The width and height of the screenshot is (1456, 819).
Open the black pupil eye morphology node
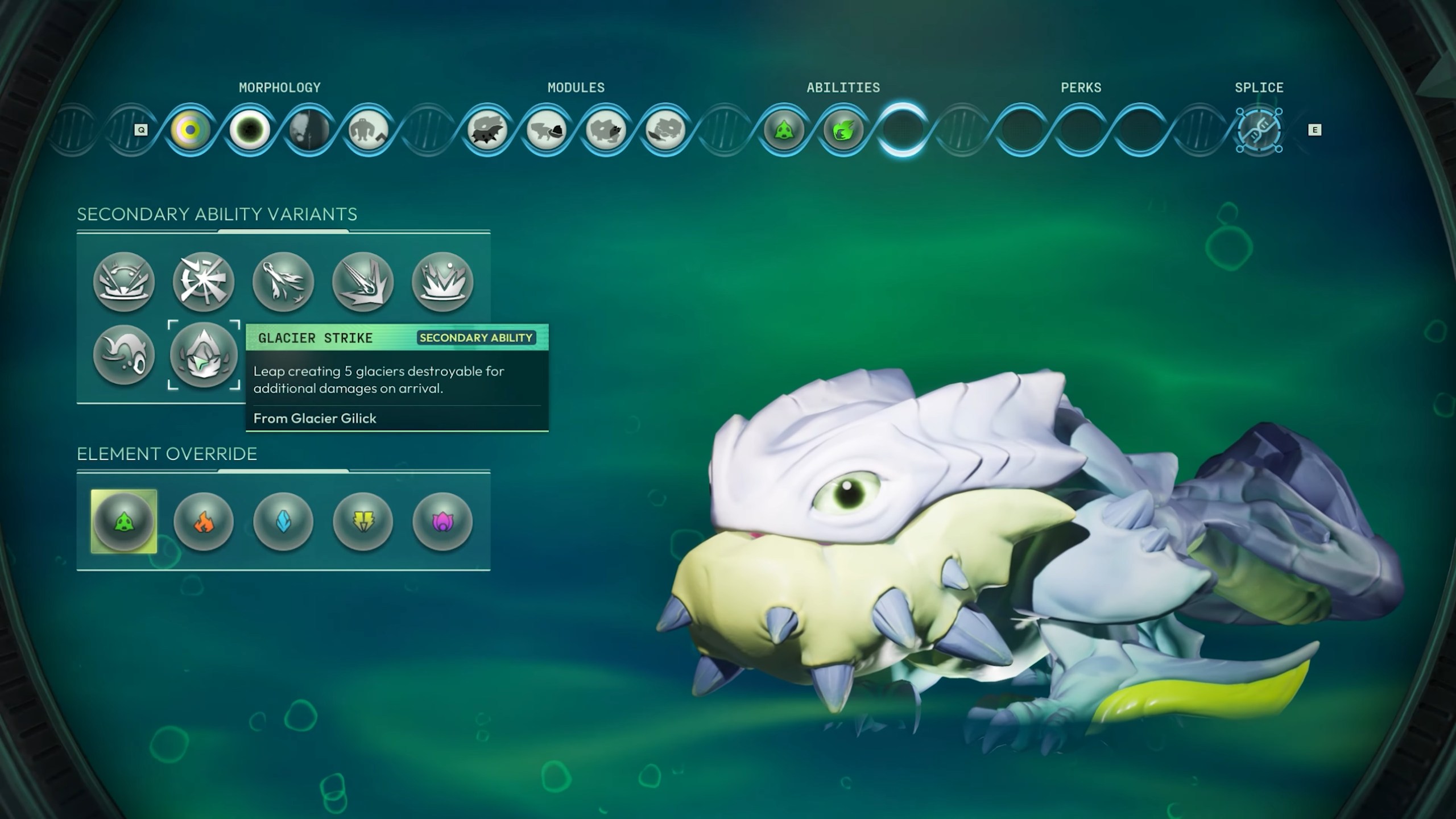pos(250,130)
